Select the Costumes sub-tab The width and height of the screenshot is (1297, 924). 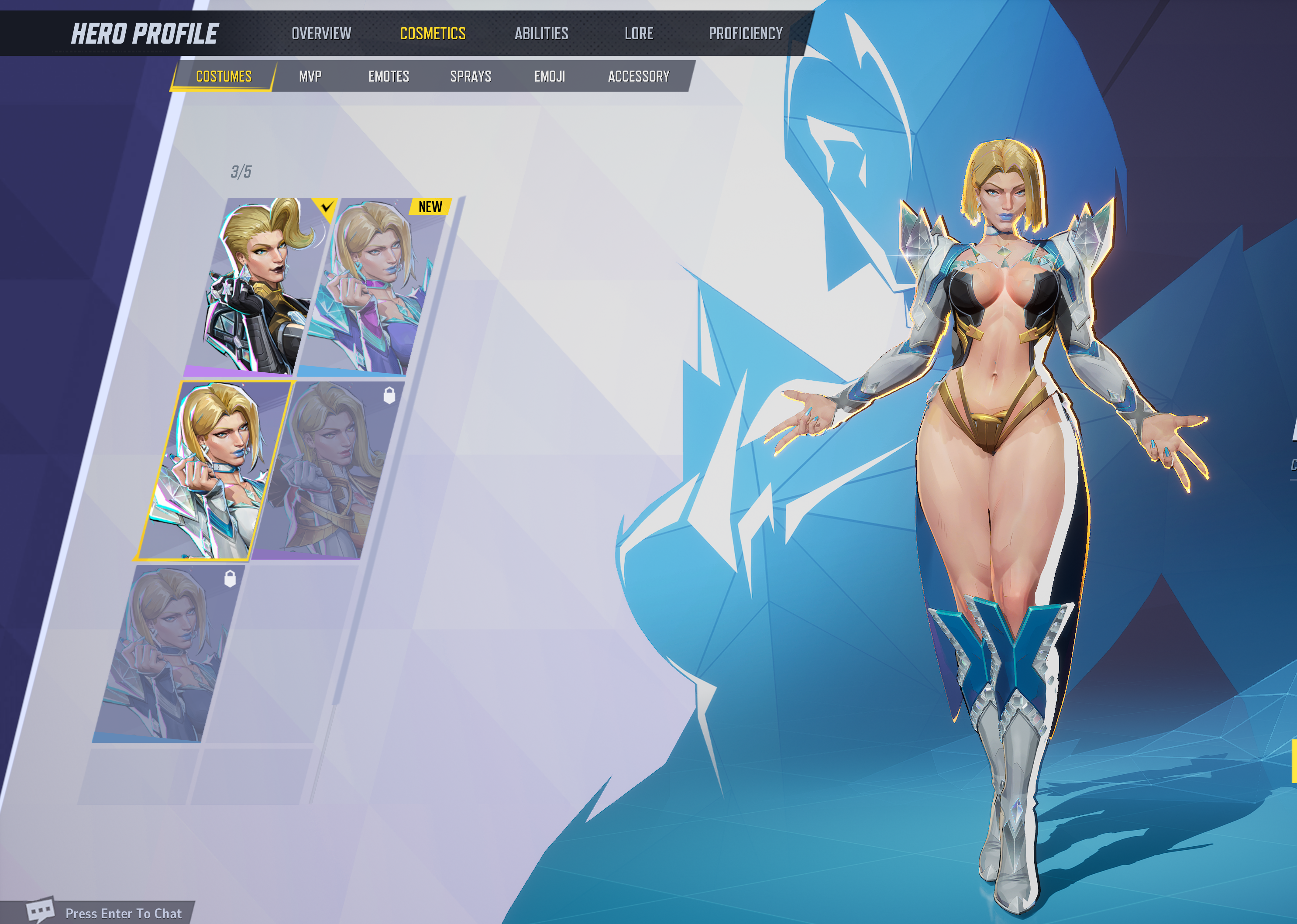click(x=224, y=76)
